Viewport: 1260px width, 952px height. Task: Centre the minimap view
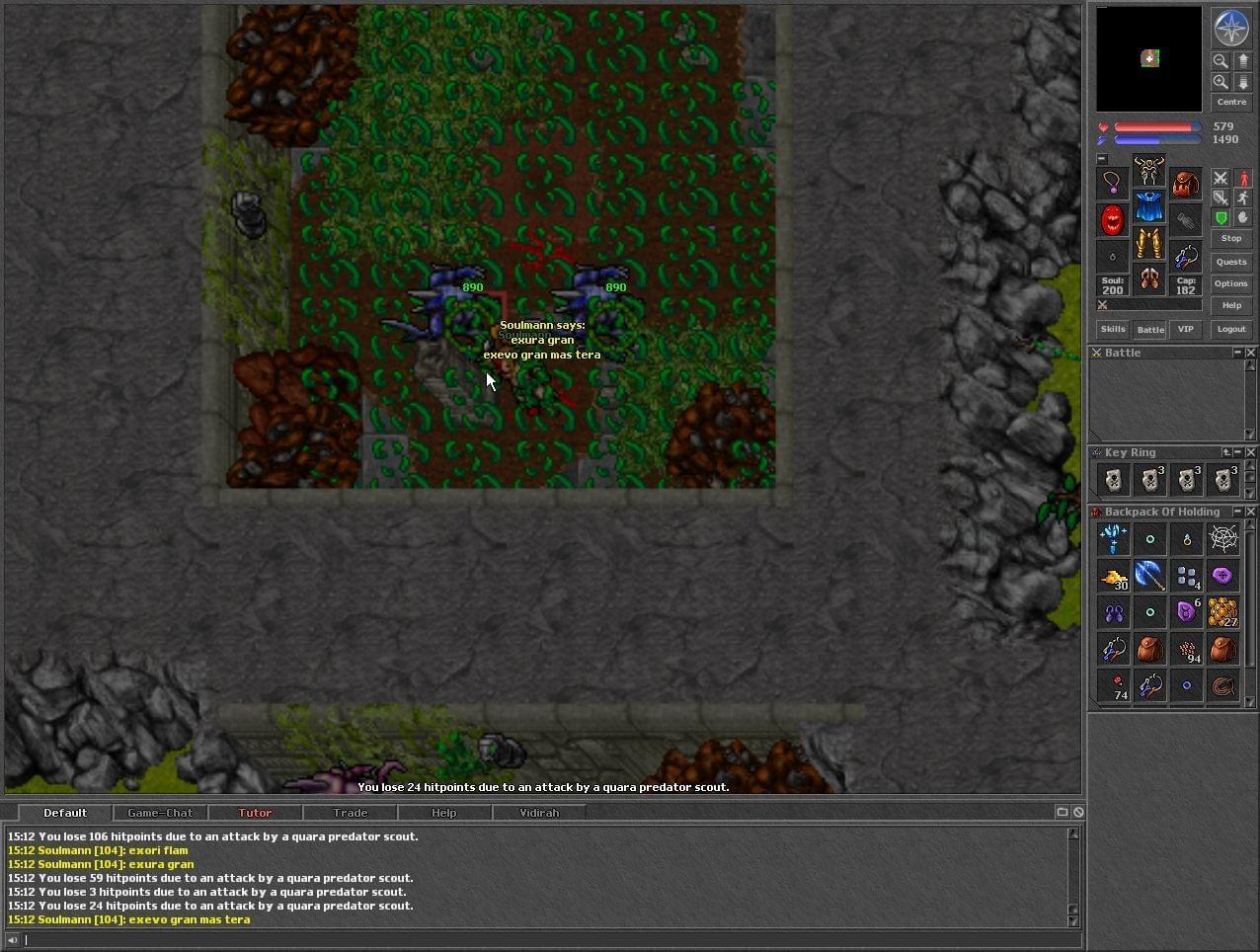(1230, 102)
